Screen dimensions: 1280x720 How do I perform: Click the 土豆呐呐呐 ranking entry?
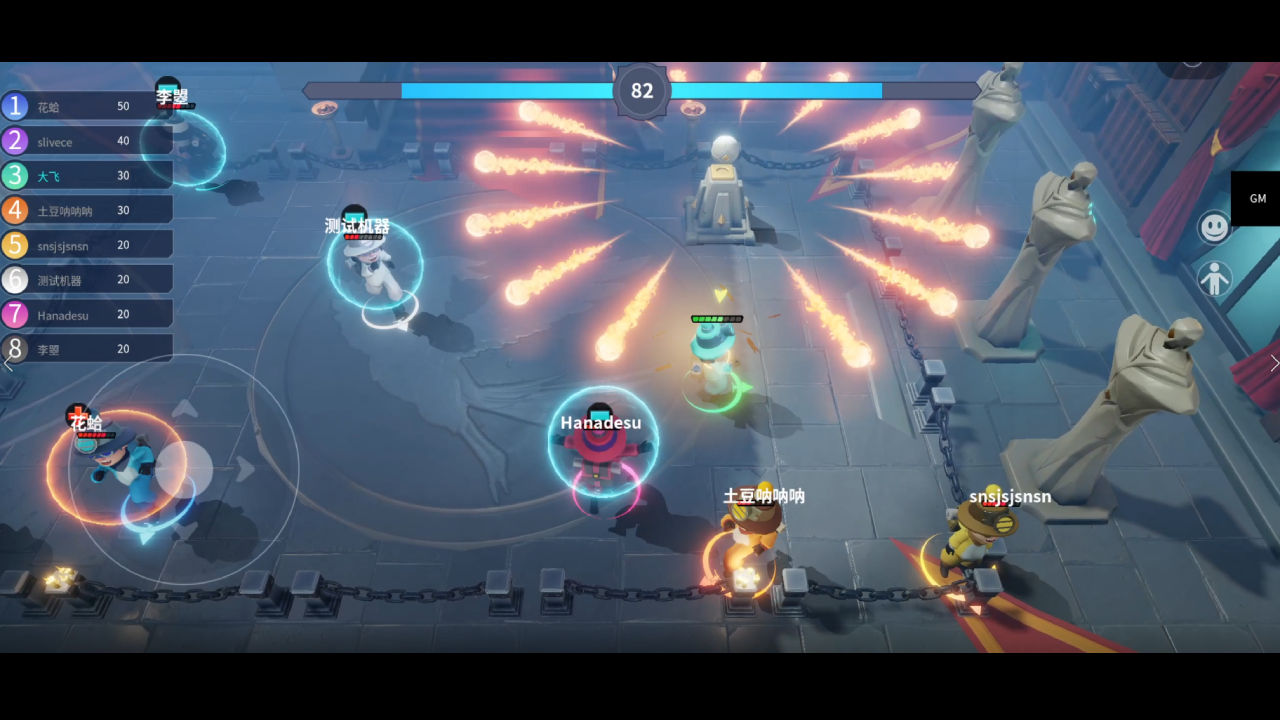[x=86, y=210]
